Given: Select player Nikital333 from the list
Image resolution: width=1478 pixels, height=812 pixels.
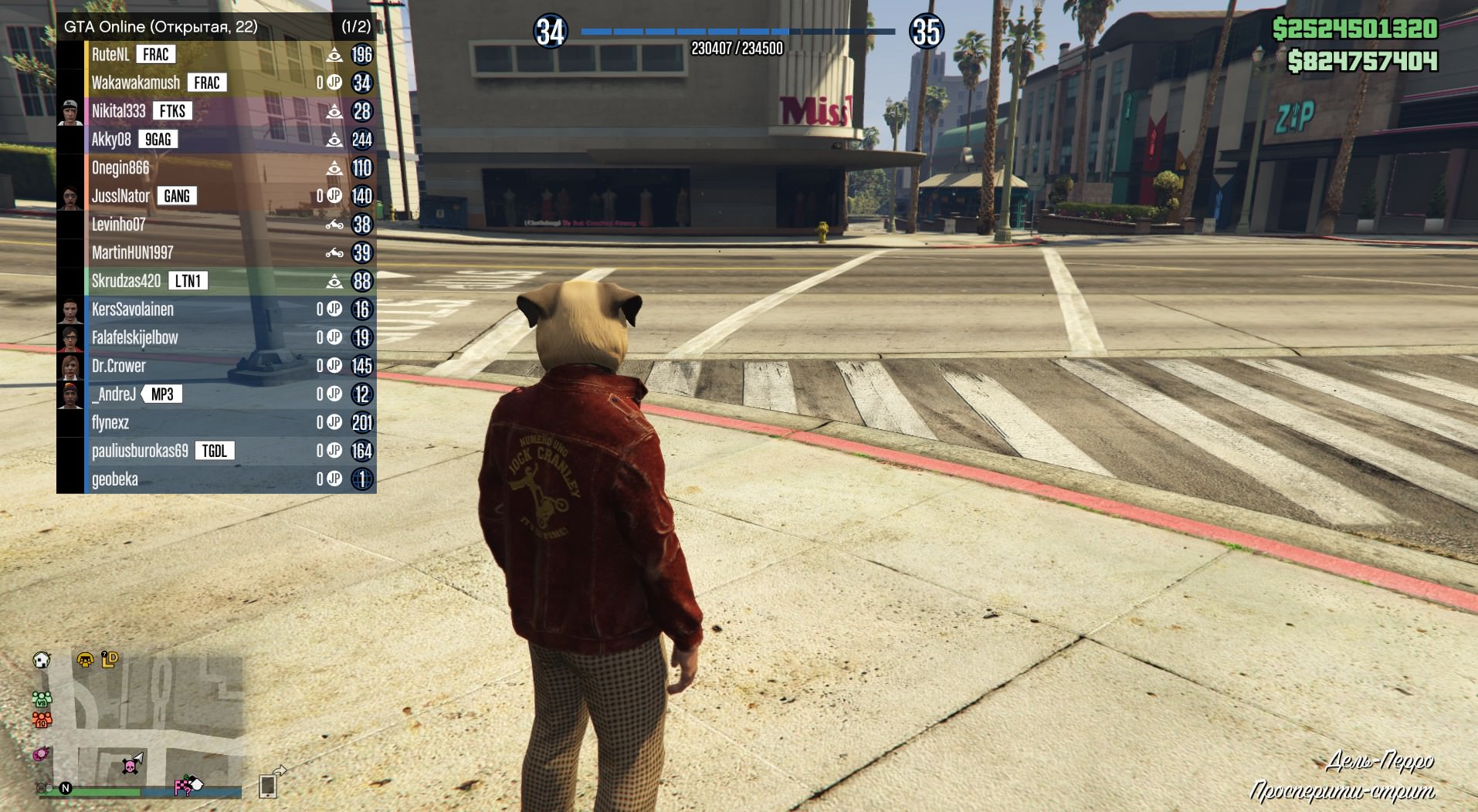Looking at the screenshot, I should point(118,111).
